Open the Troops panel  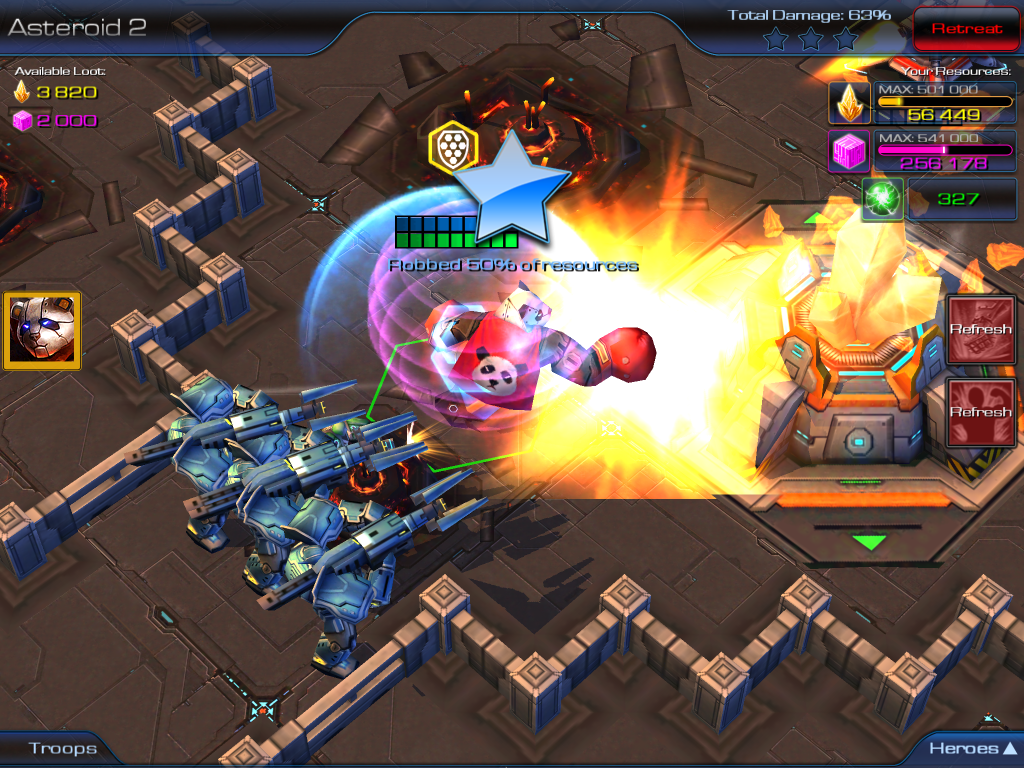tap(62, 748)
